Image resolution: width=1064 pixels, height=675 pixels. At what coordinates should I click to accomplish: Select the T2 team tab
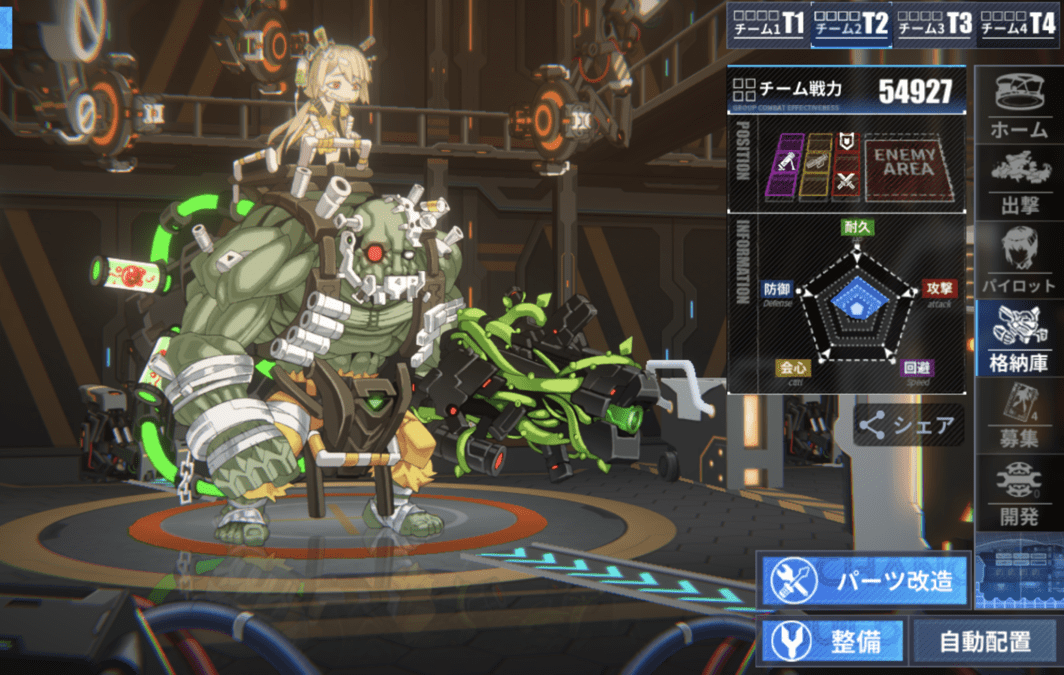851,25
